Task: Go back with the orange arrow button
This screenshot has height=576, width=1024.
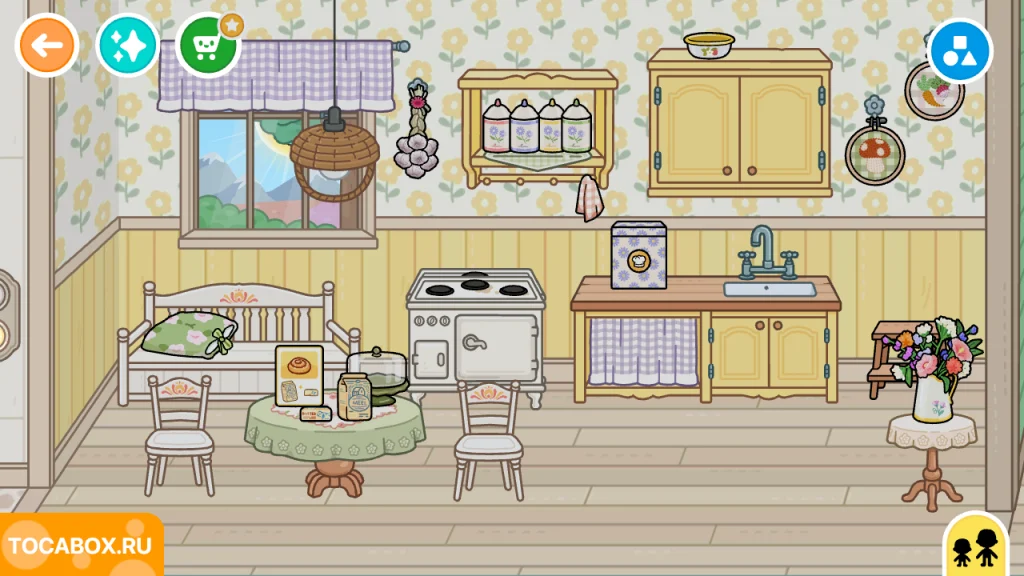Action: click(x=47, y=45)
